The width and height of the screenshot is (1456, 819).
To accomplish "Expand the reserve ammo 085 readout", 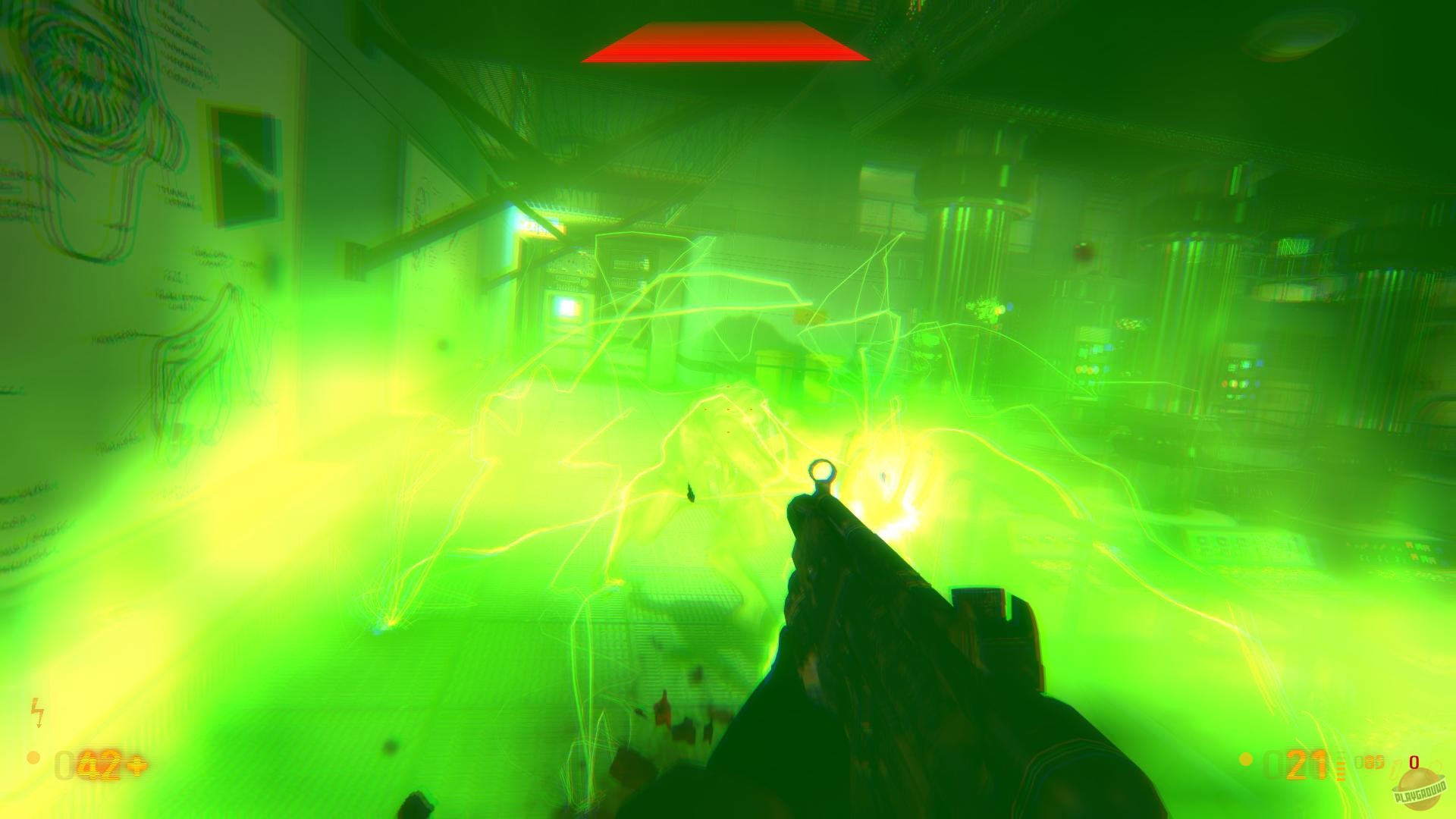I will (1370, 762).
